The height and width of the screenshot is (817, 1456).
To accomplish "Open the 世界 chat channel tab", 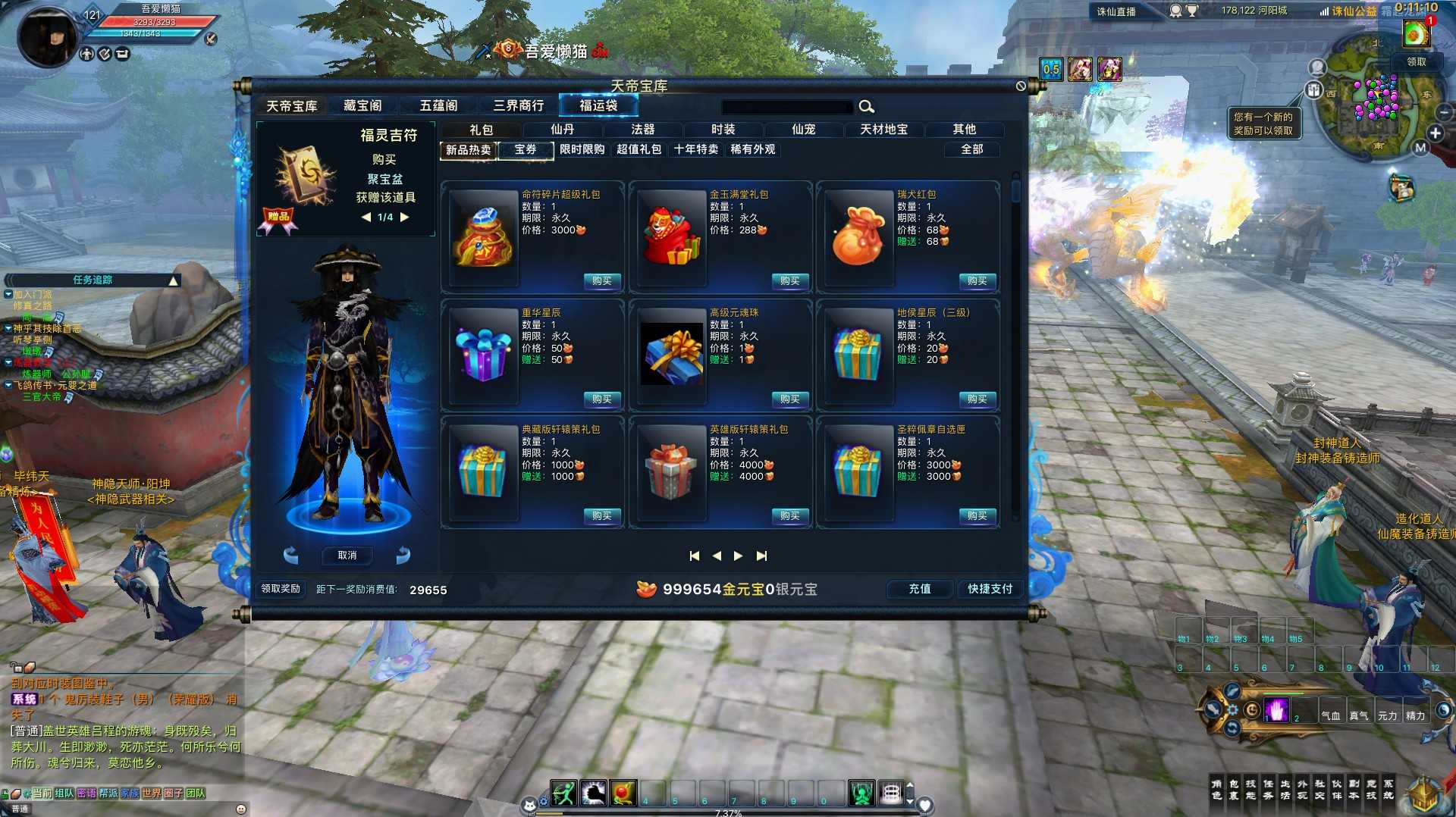I will 151,793.
